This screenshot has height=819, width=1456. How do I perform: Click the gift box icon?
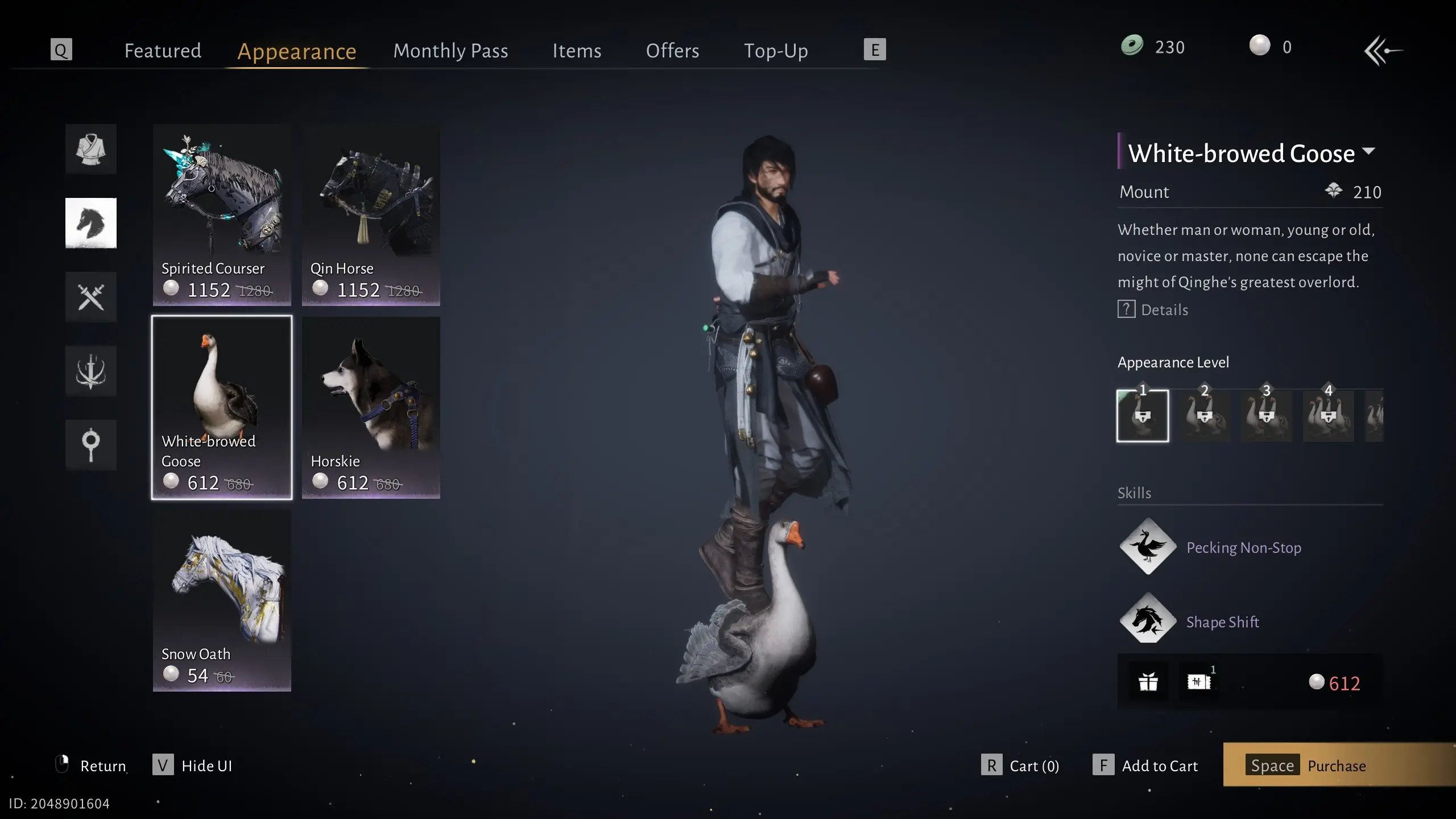coord(1148,681)
